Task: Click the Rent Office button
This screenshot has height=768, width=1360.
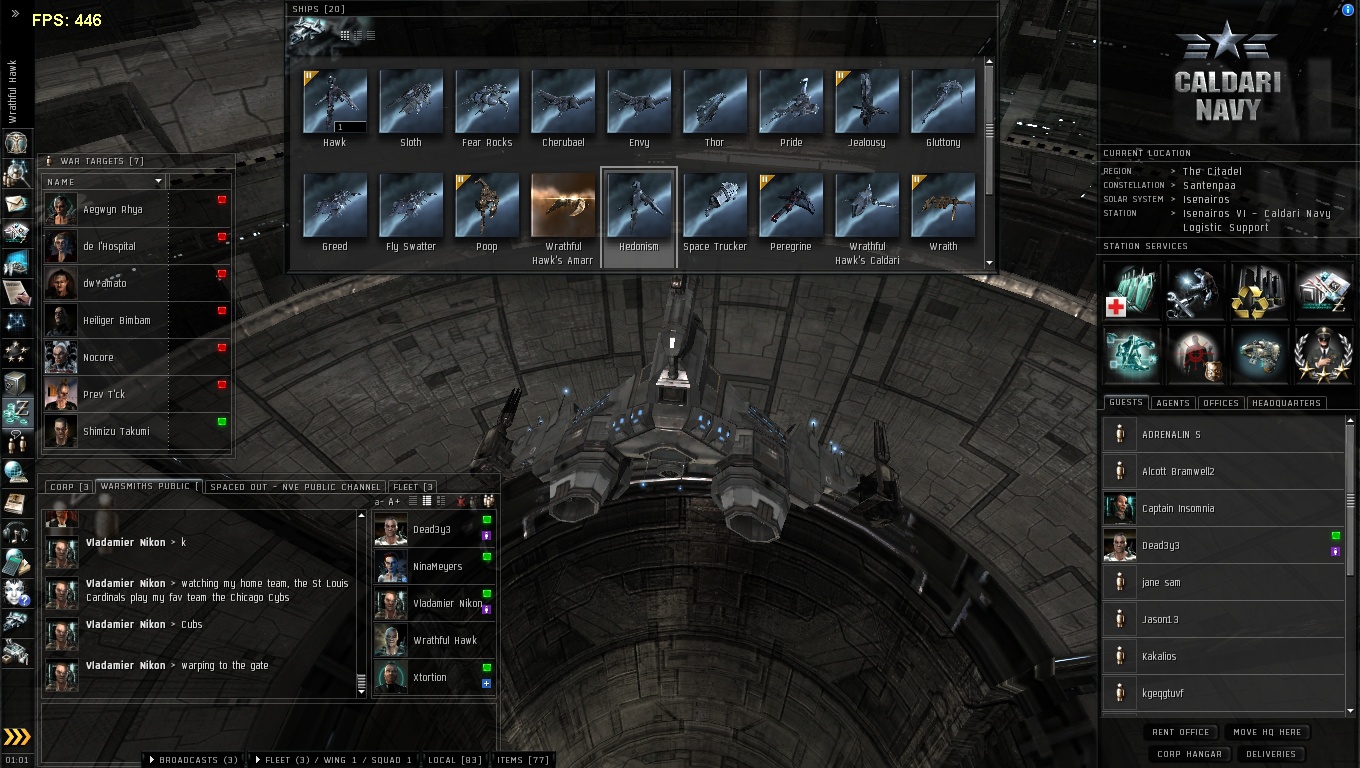Action: 1181,732
